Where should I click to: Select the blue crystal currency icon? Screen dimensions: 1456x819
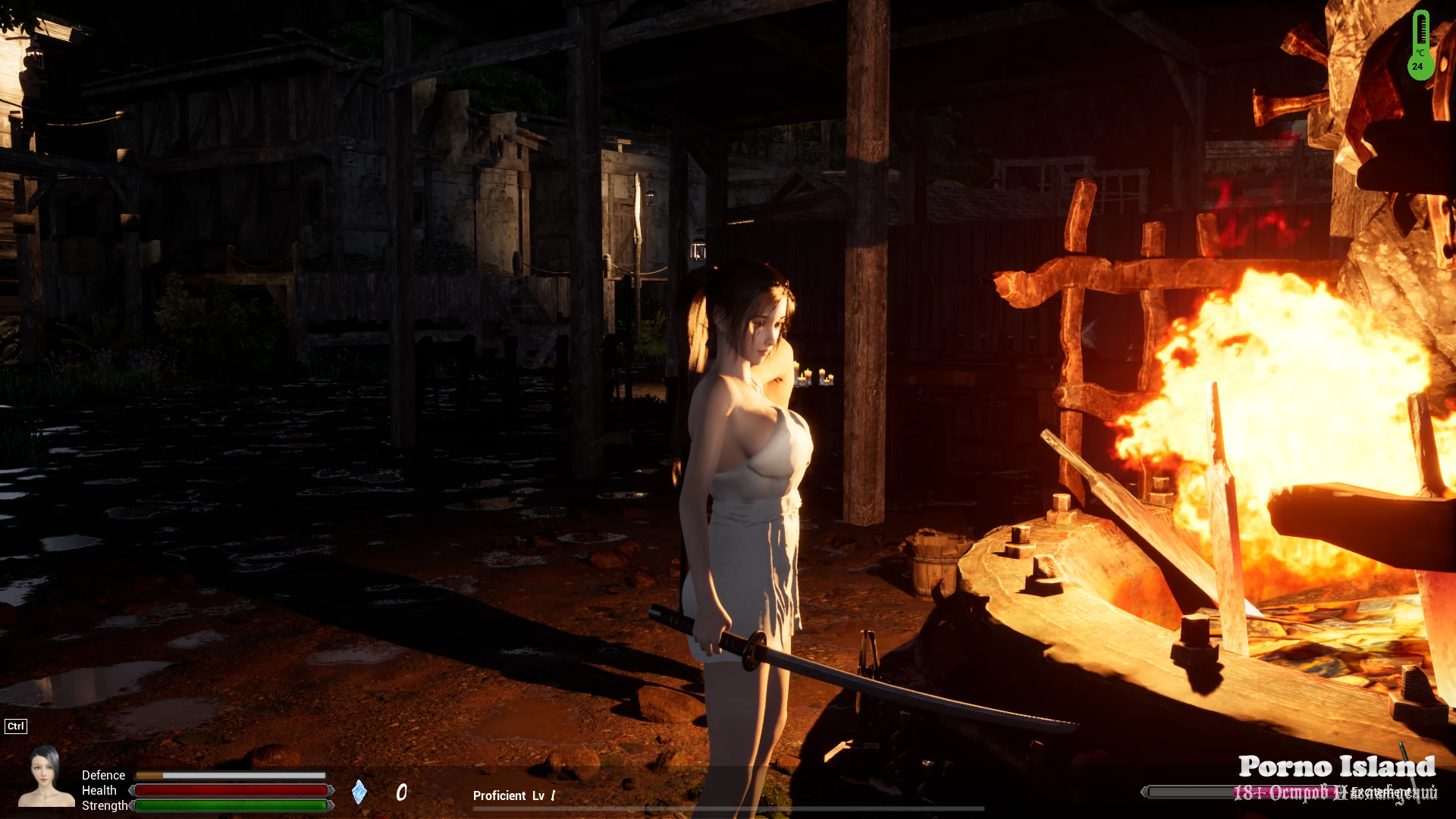tap(359, 792)
